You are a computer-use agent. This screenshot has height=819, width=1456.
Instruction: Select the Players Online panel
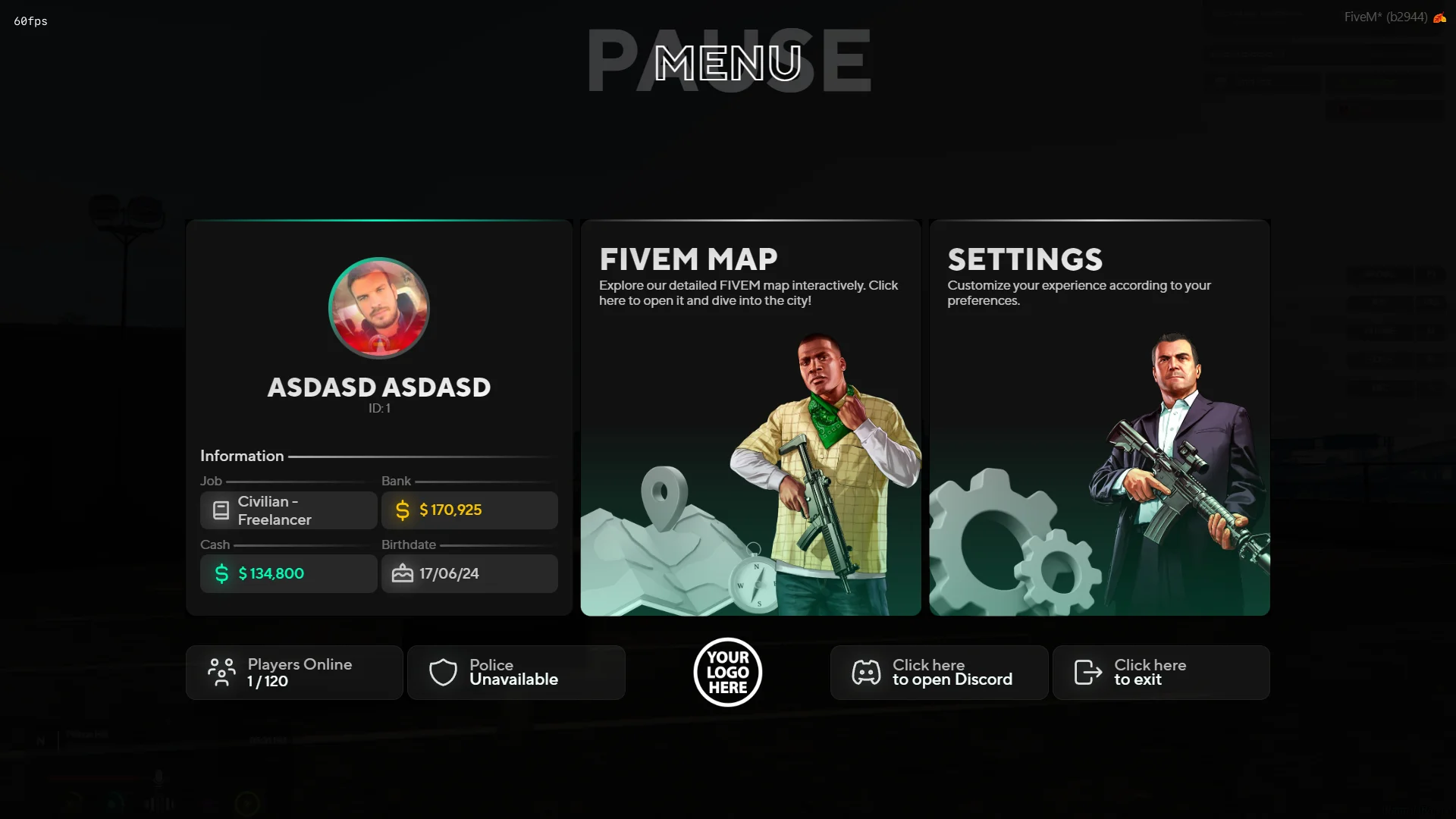click(294, 673)
